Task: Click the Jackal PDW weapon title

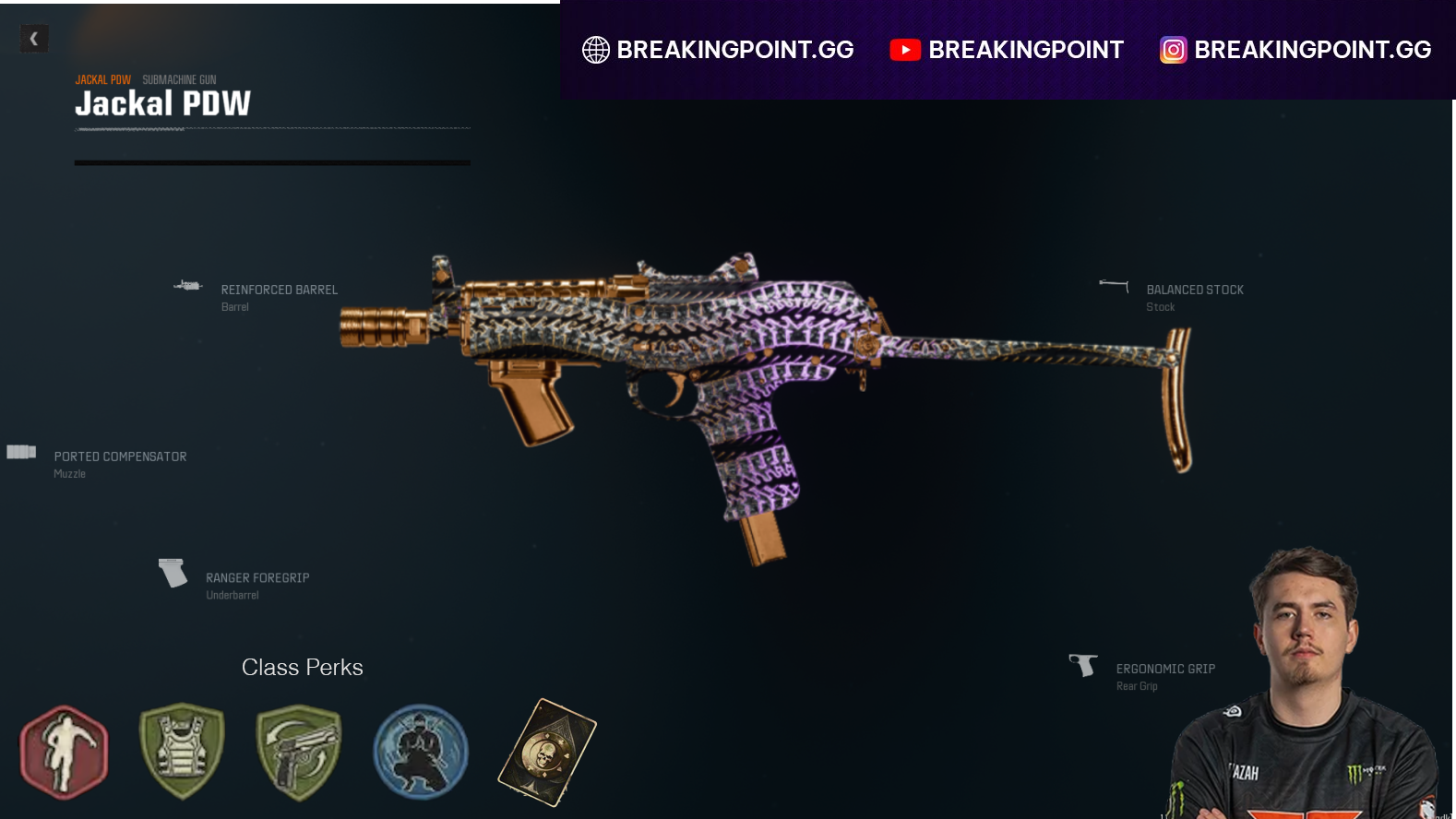Action: click(x=163, y=103)
